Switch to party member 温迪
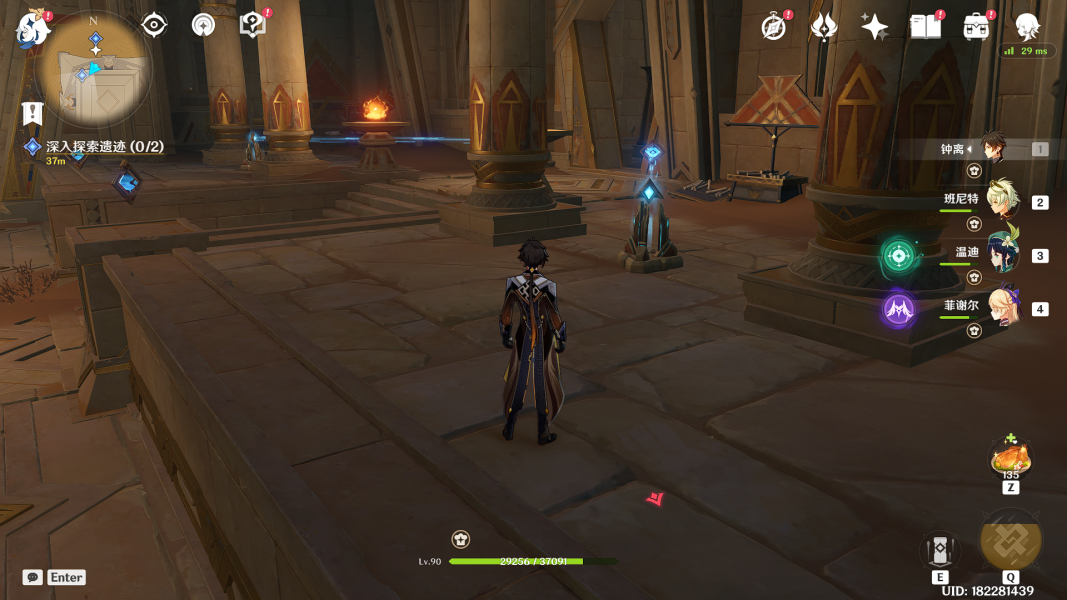1067x600 pixels. coord(1001,254)
